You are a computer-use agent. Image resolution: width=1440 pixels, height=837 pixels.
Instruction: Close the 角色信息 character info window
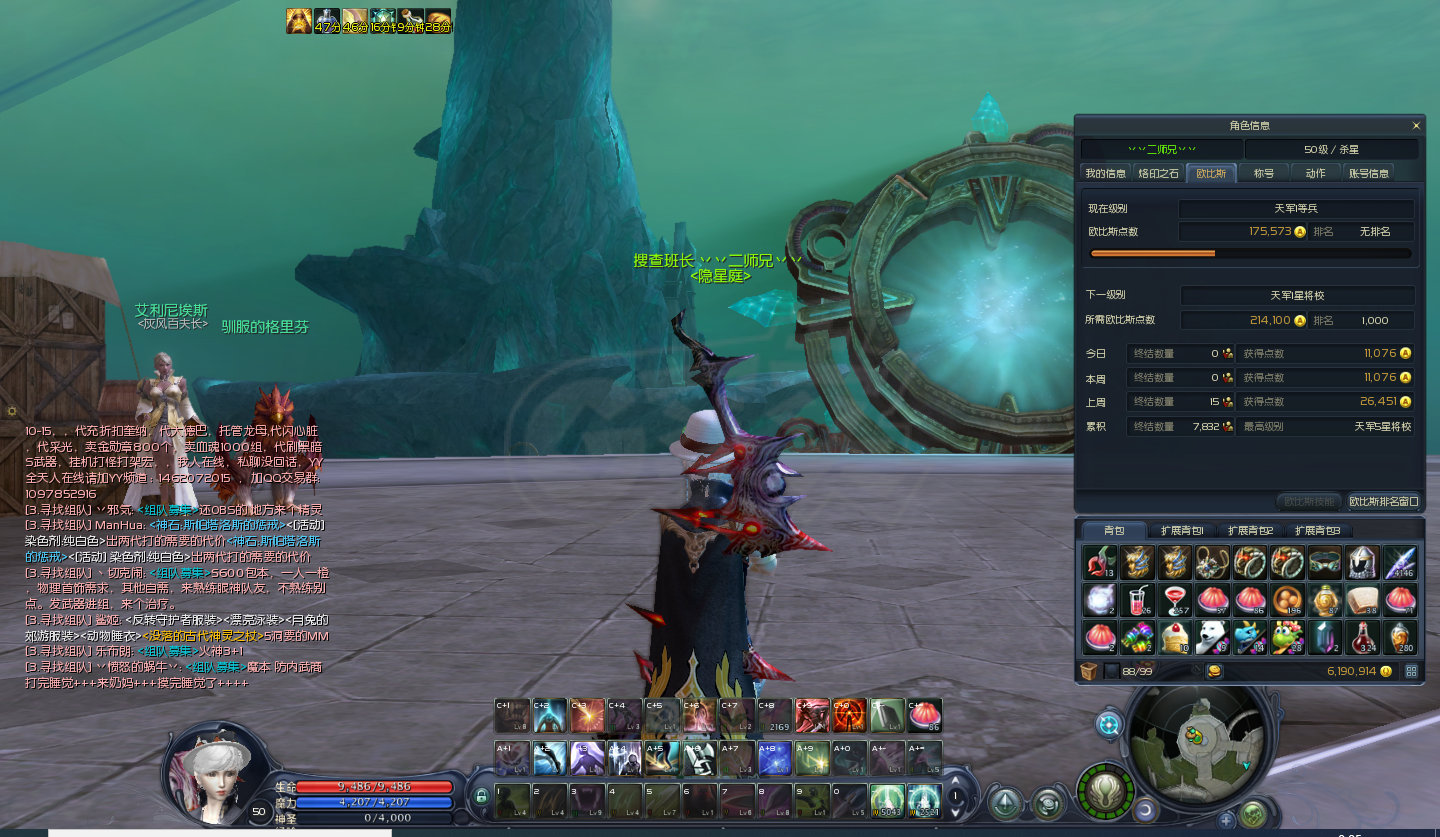point(1416,126)
